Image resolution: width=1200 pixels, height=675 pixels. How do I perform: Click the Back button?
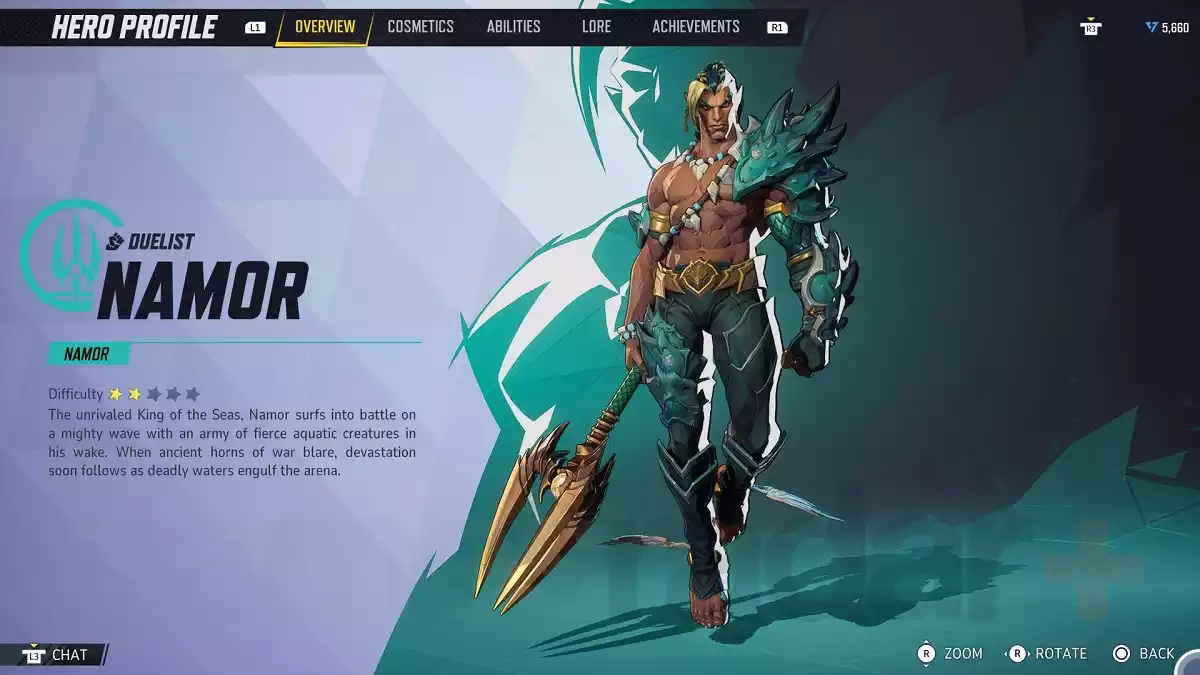tap(1143, 653)
